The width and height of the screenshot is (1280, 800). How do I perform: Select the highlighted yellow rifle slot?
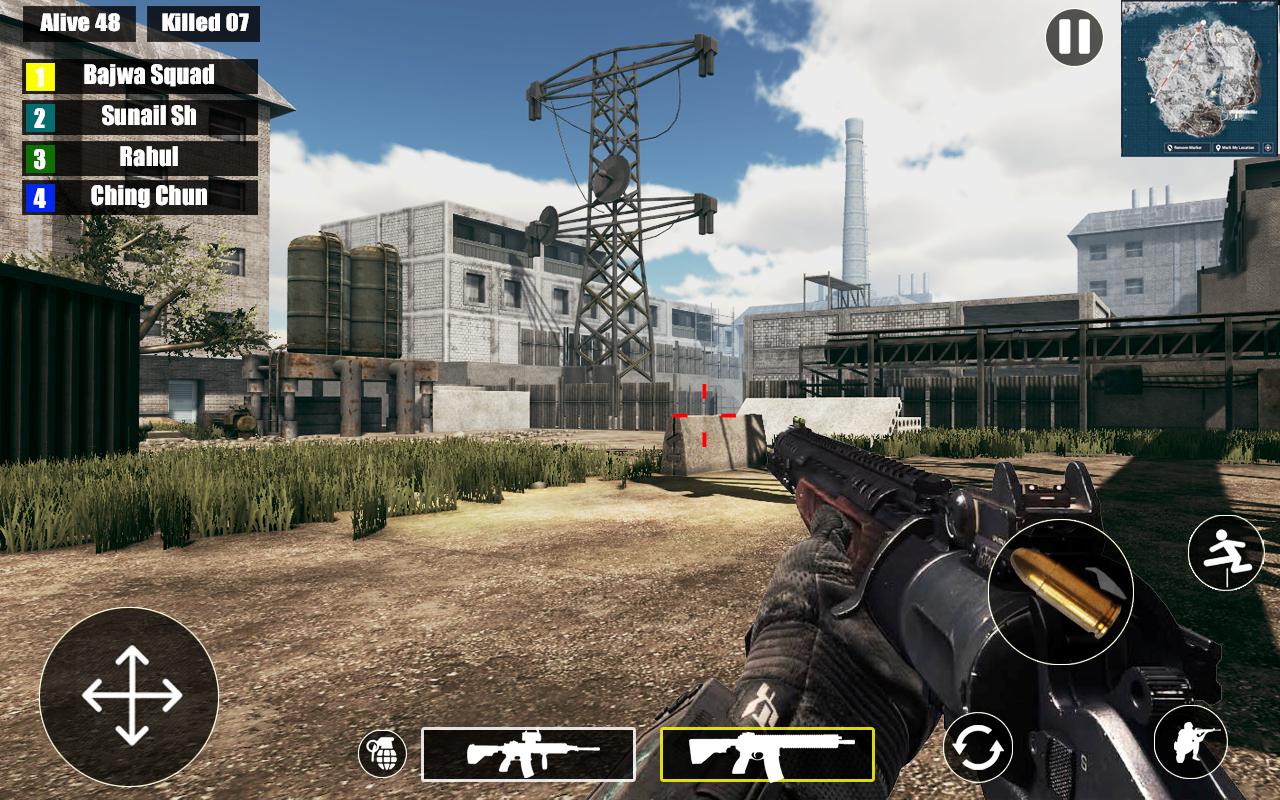pyautogui.click(x=767, y=754)
